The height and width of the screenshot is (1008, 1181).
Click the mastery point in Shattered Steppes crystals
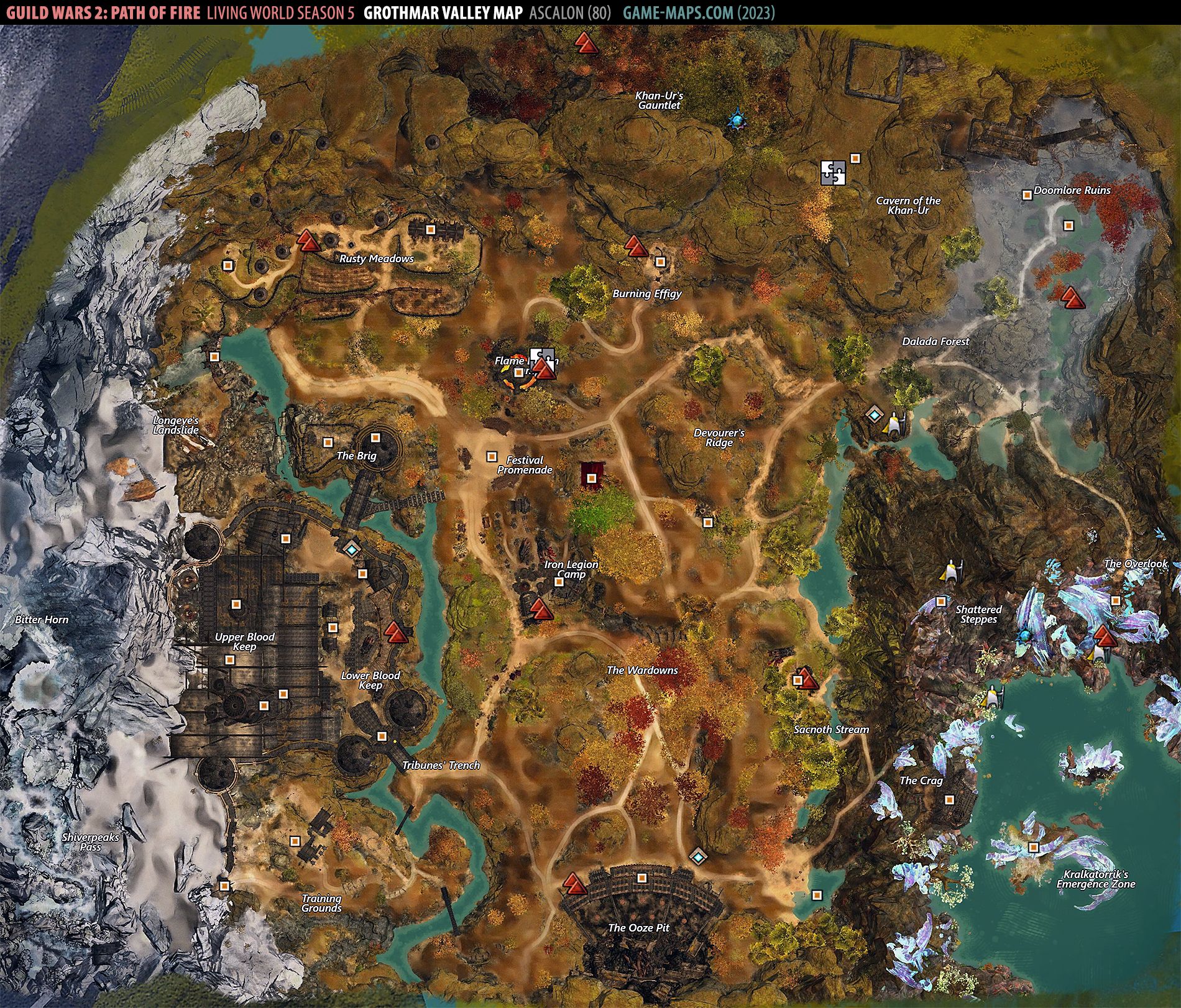point(1024,637)
